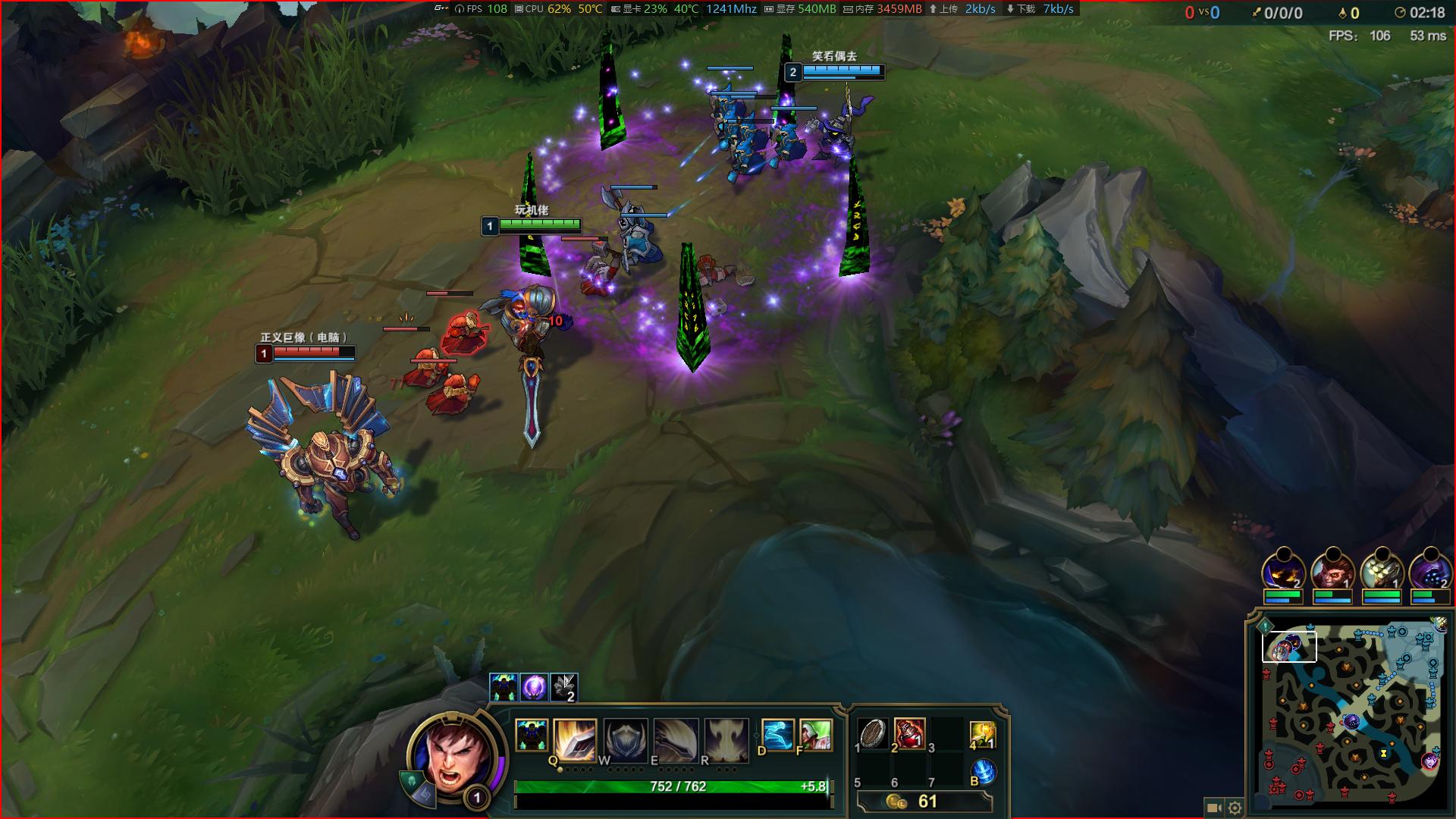1456x819 pixels.
Task: Open the shop via the gold counter
Action: click(x=924, y=802)
